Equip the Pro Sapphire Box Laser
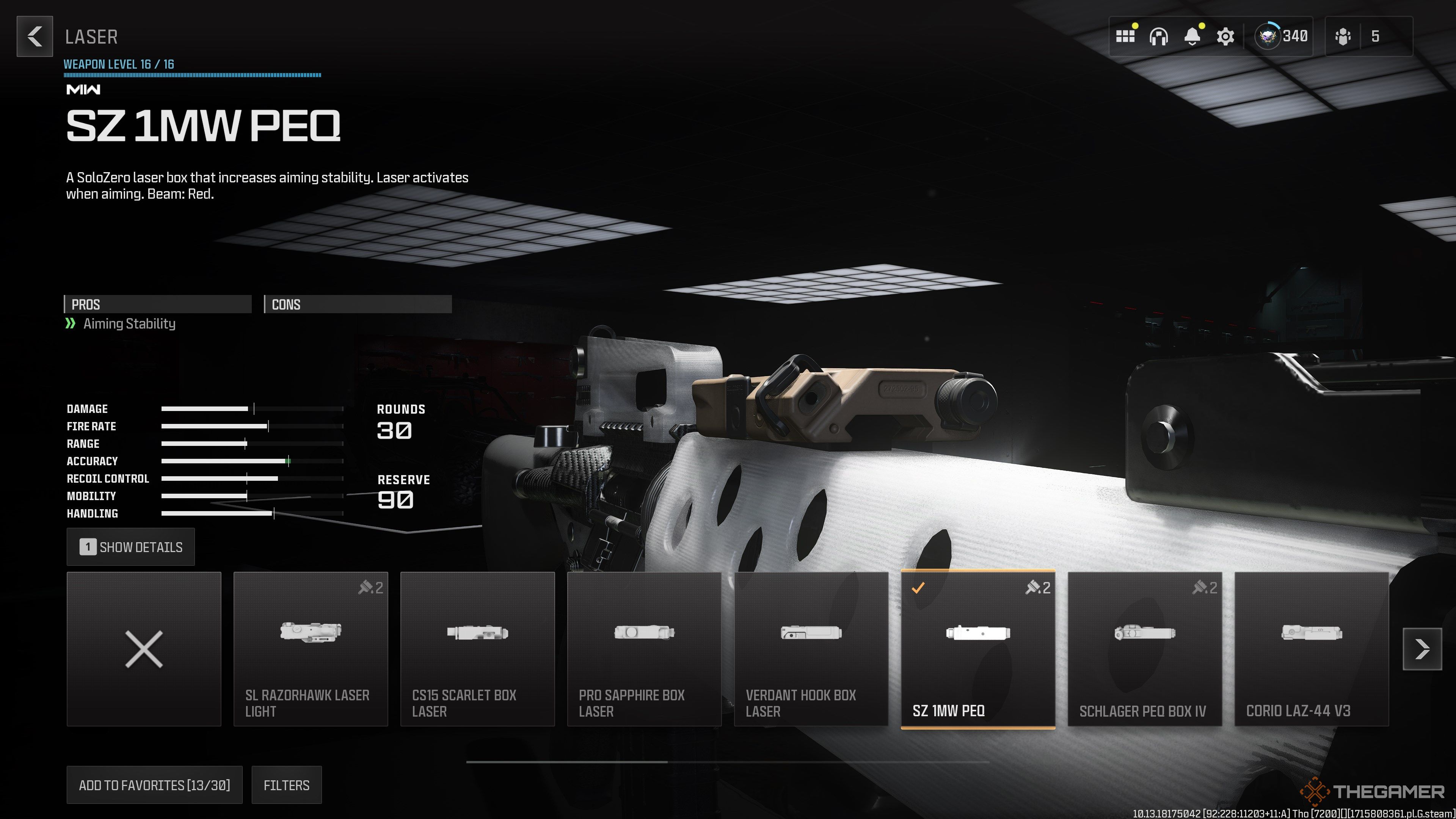The image size is (1456, 819). click(644, 649)
